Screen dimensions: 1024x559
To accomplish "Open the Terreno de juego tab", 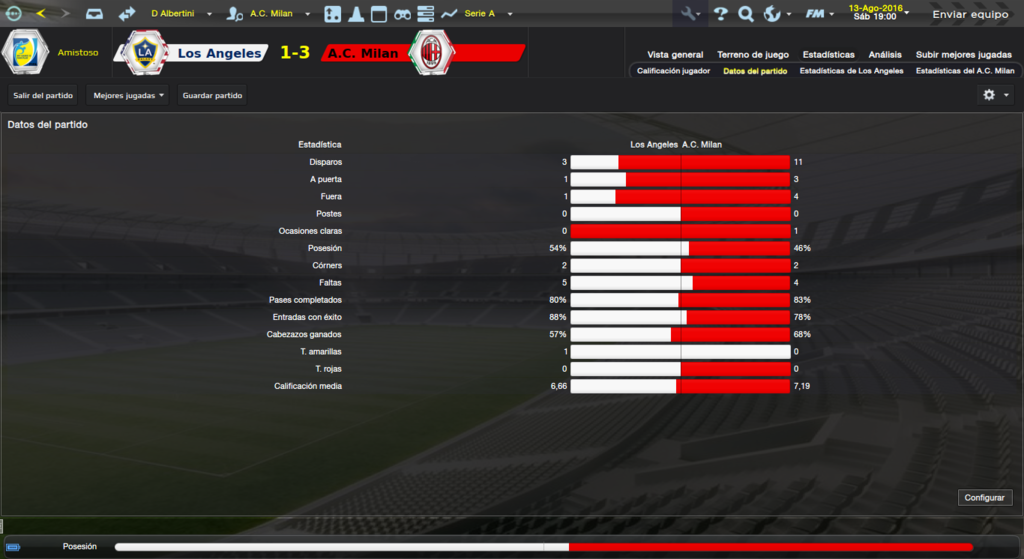I will coord(753,54).
